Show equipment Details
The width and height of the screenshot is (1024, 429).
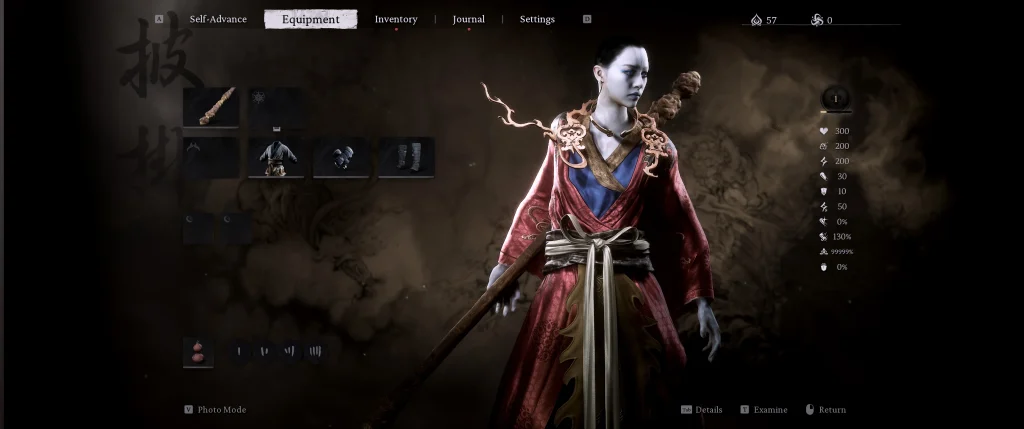click(x=708, y=410)
